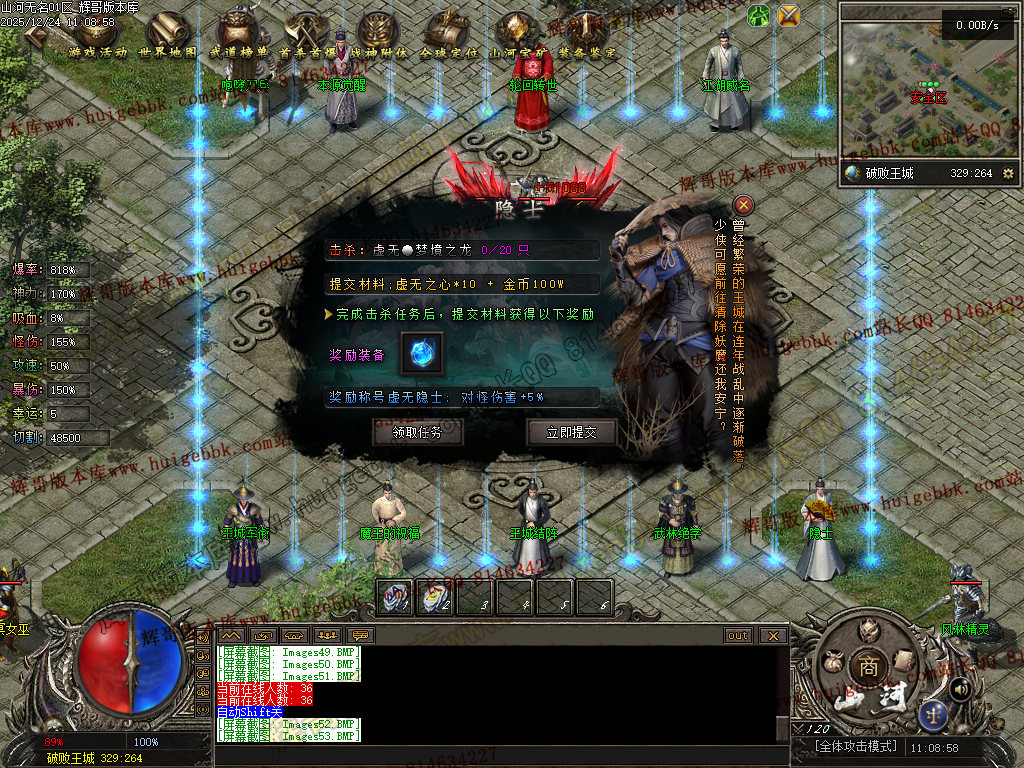1024x768 pixels.
Task: Open the 世界地图 world map
Action: 168,38
